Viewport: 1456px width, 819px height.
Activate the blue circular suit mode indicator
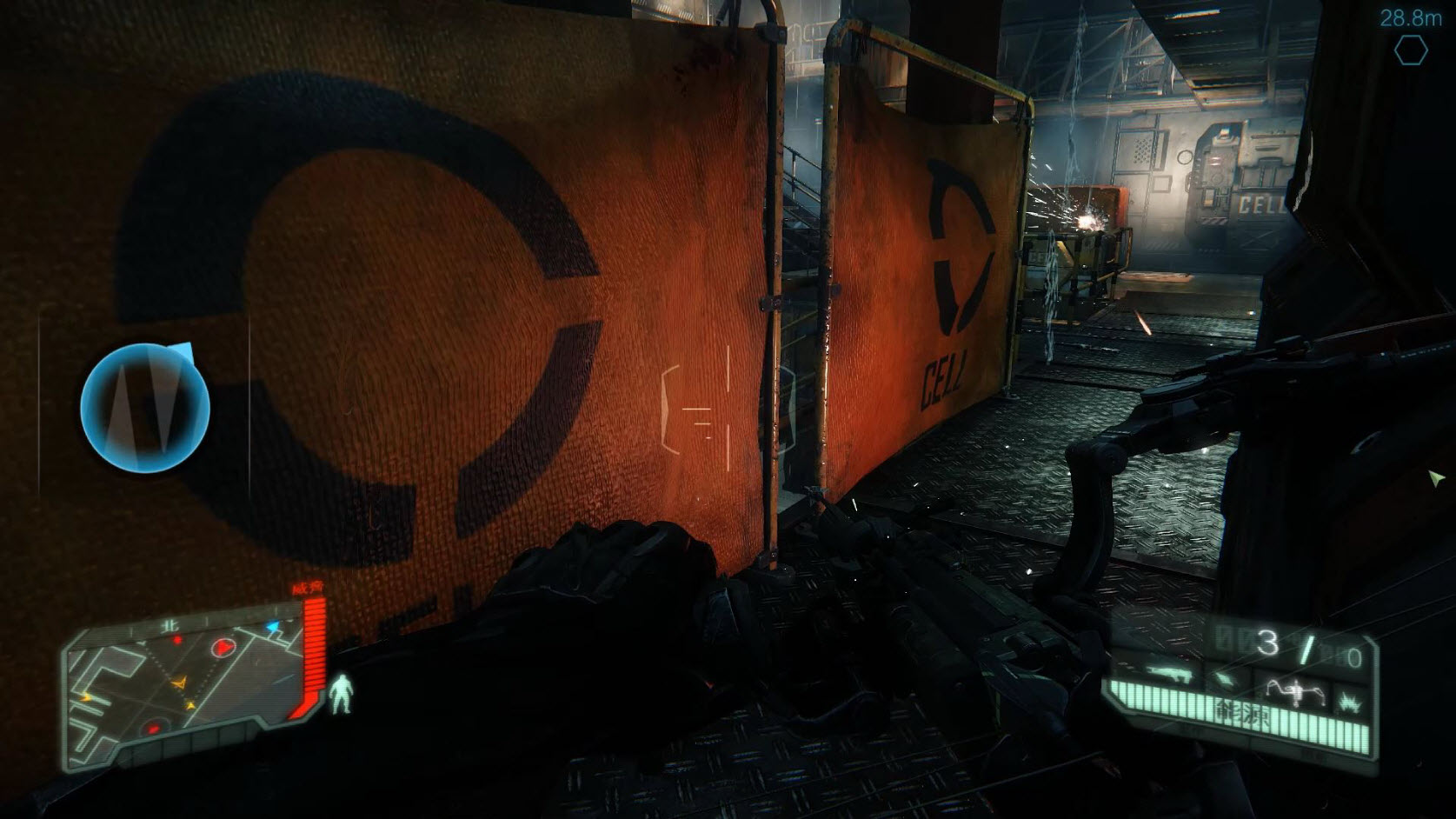coord(145,407)
